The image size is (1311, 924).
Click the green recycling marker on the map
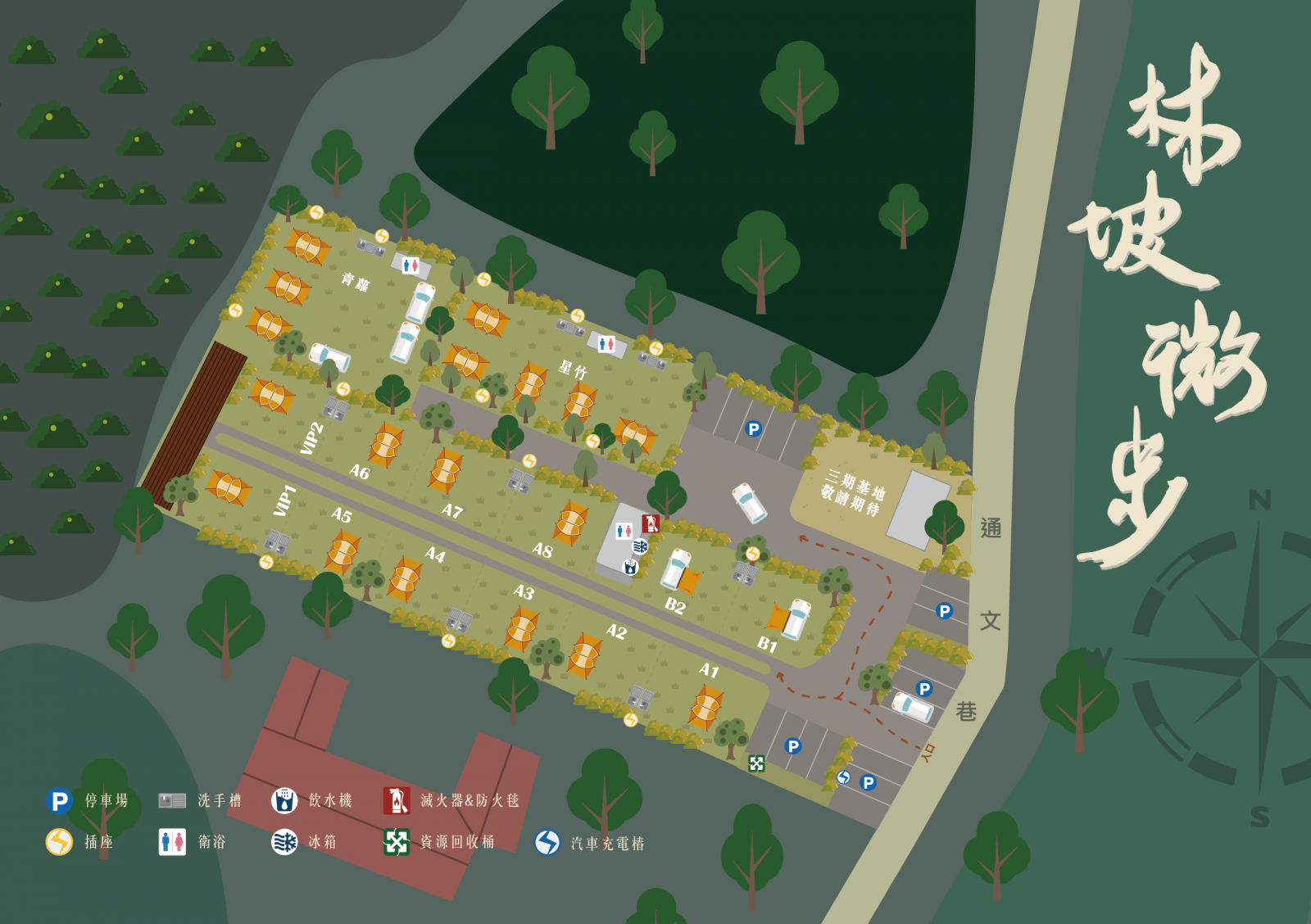pos(756,763)
